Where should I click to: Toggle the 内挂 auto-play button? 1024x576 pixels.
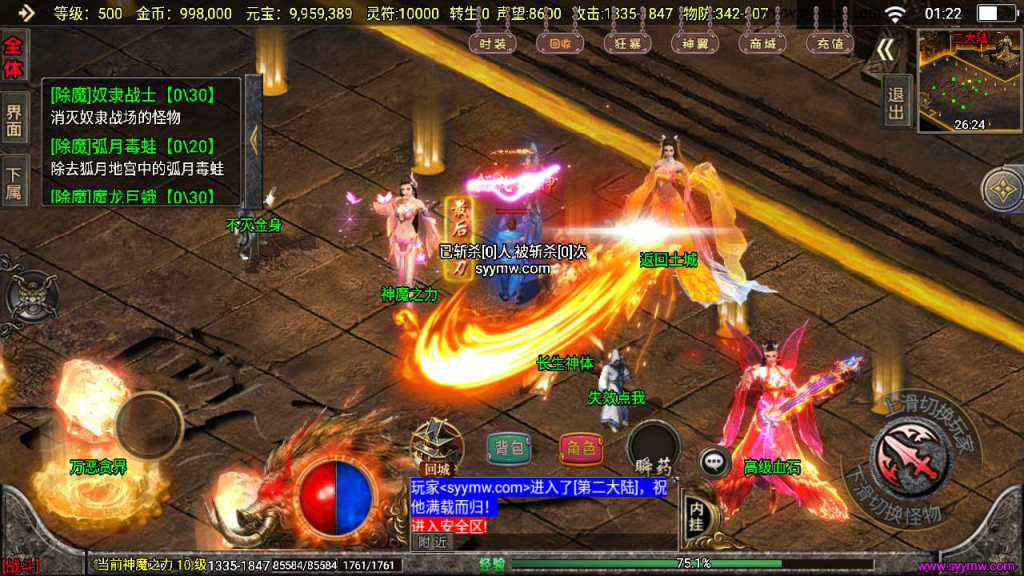tap(697, 515)
